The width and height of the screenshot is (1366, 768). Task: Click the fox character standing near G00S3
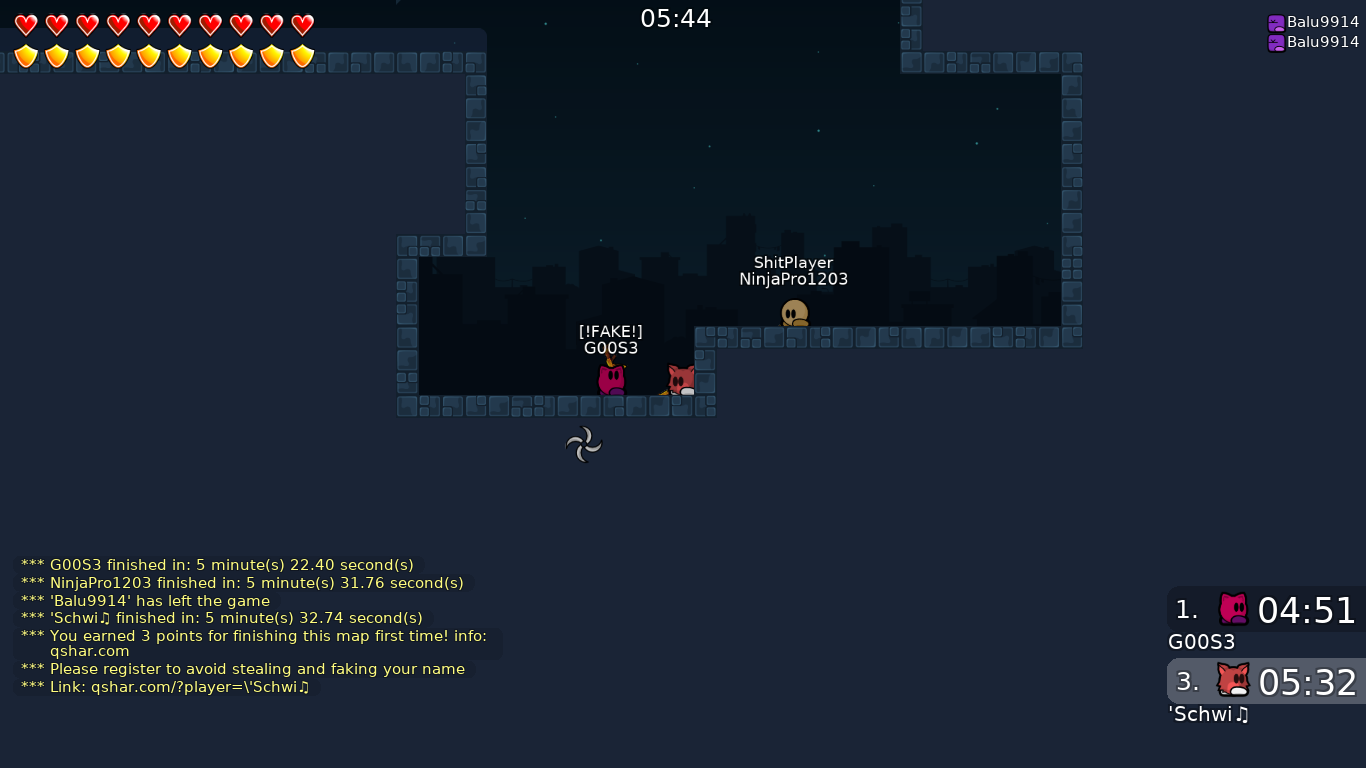click(x=678, y=380)
